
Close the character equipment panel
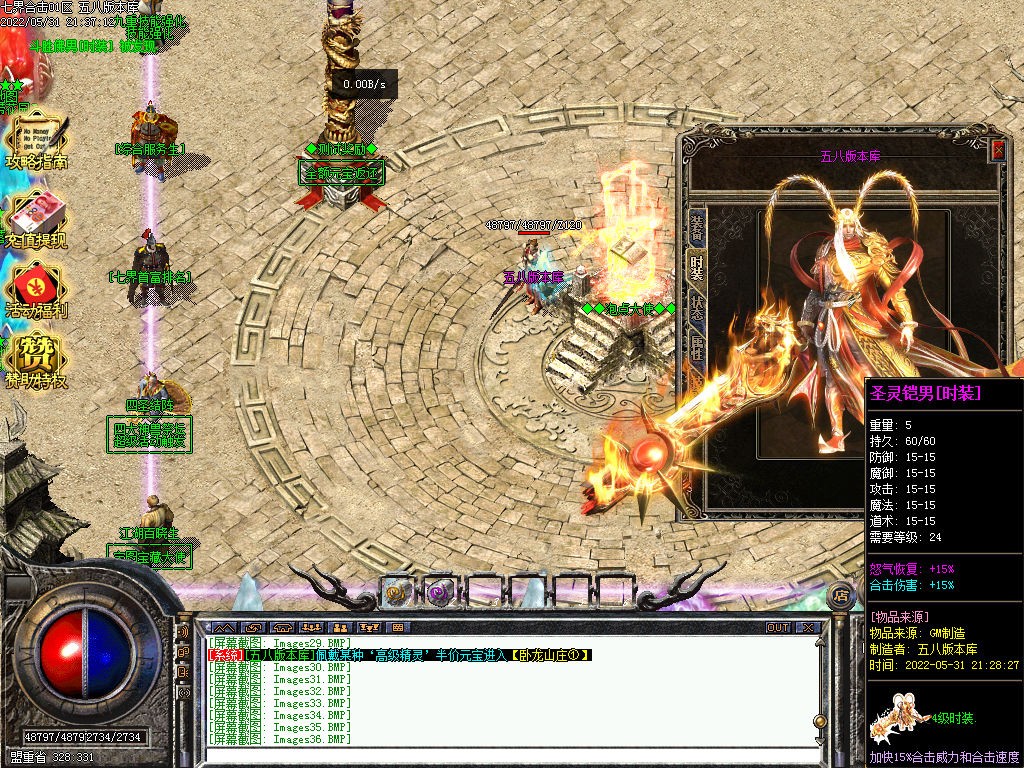997,151
